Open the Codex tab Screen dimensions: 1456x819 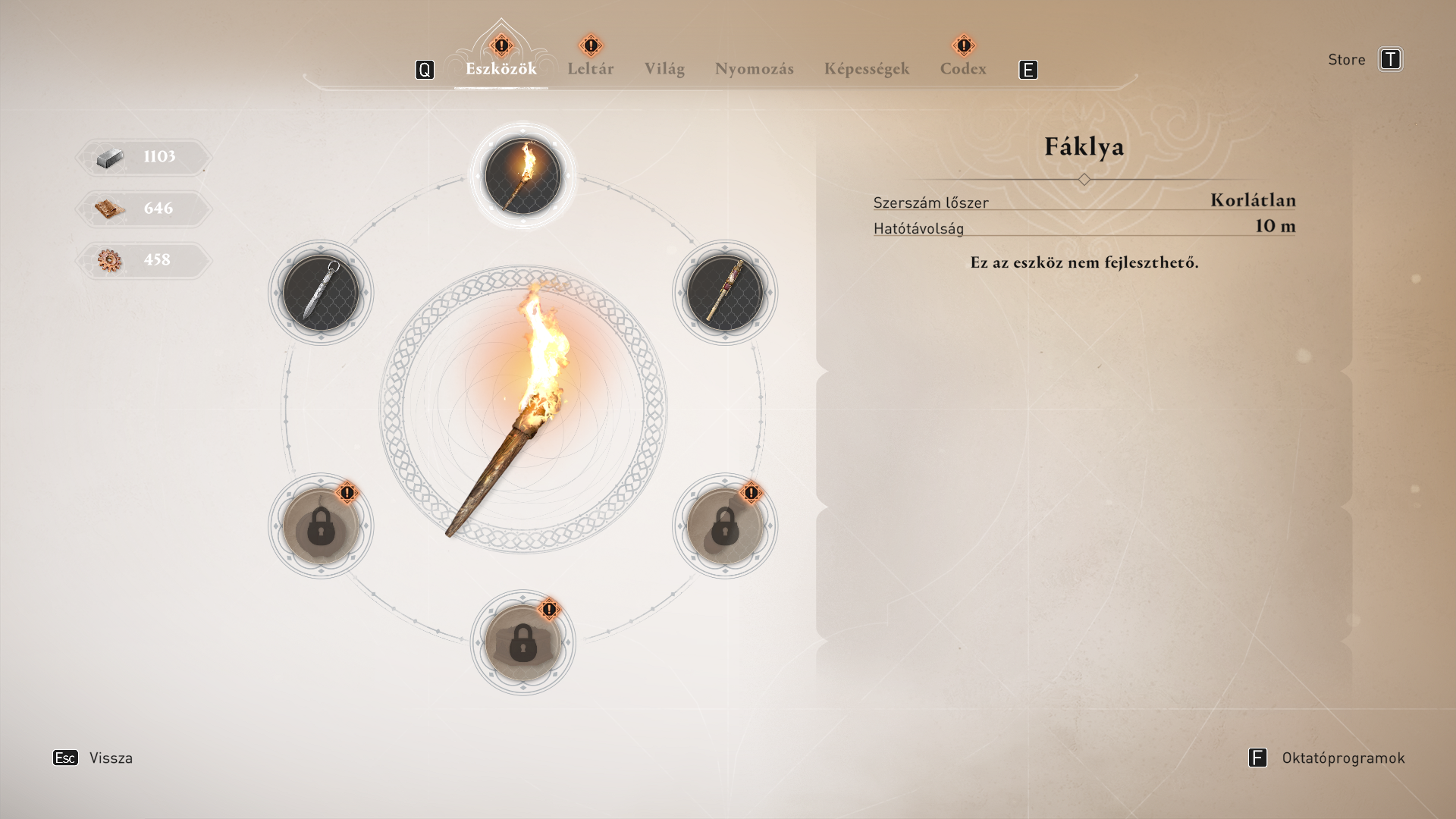point(963,69)
